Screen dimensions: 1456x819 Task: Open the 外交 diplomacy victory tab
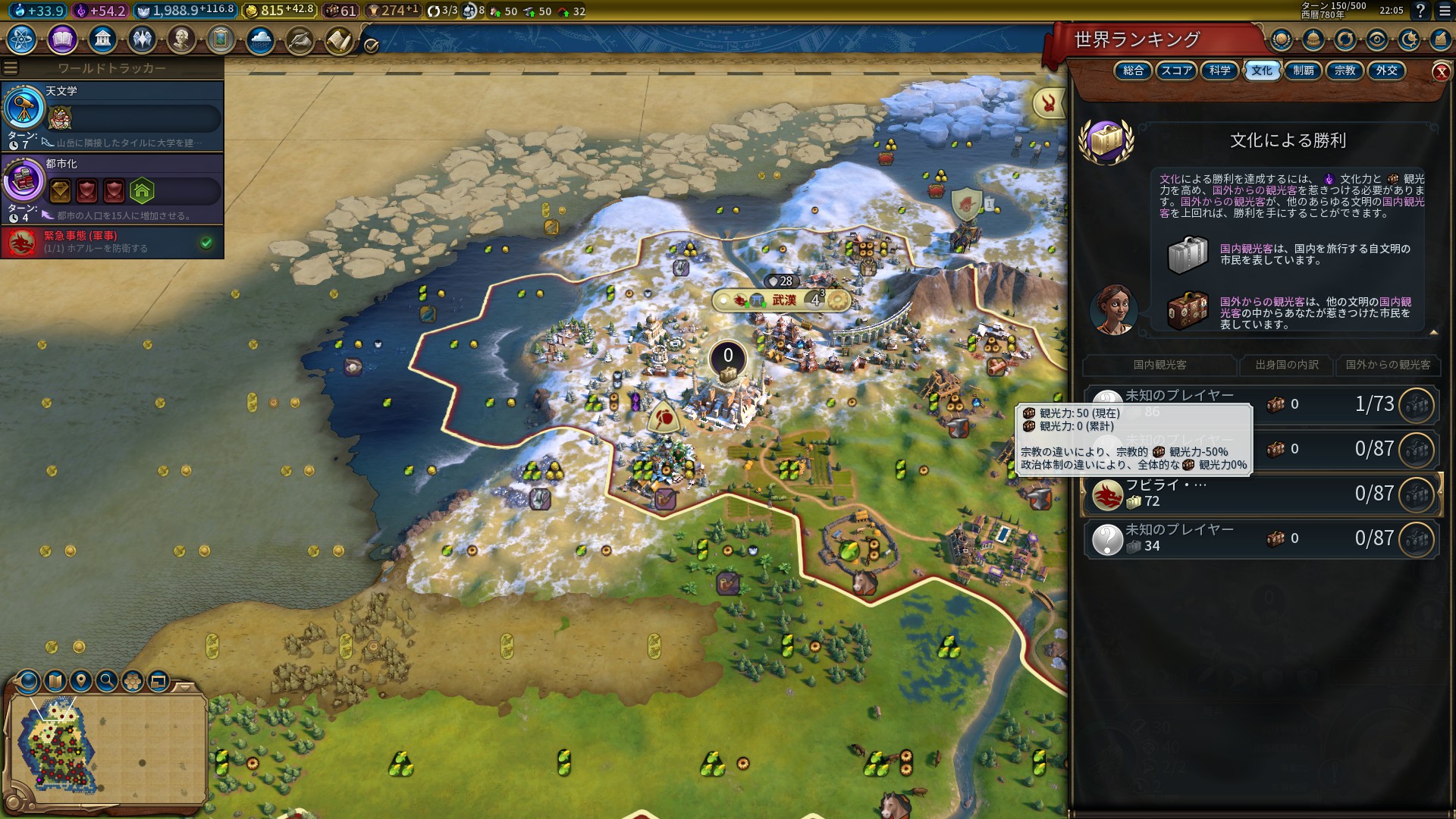[x=1386, y=71]
